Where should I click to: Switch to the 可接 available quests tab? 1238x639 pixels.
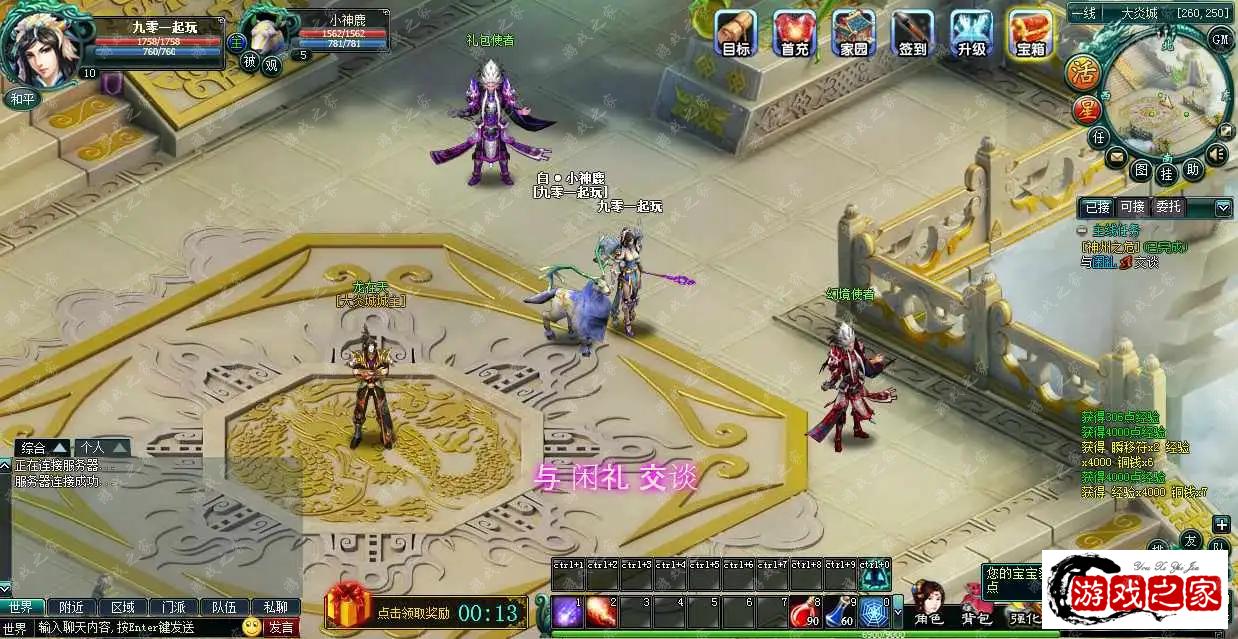point(1132,207)
